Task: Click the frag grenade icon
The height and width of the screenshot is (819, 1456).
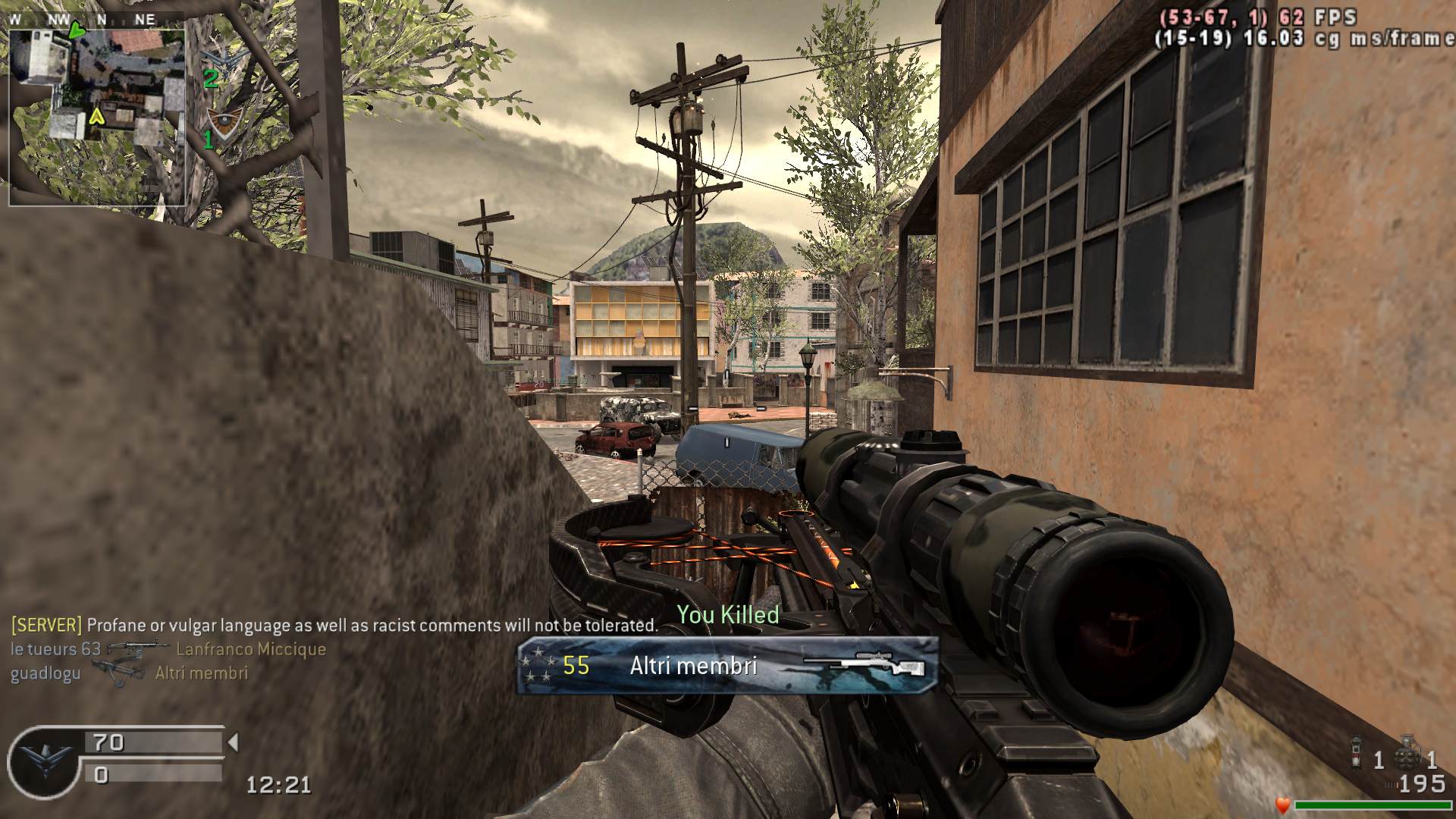Action: [x=1409, y=751]
